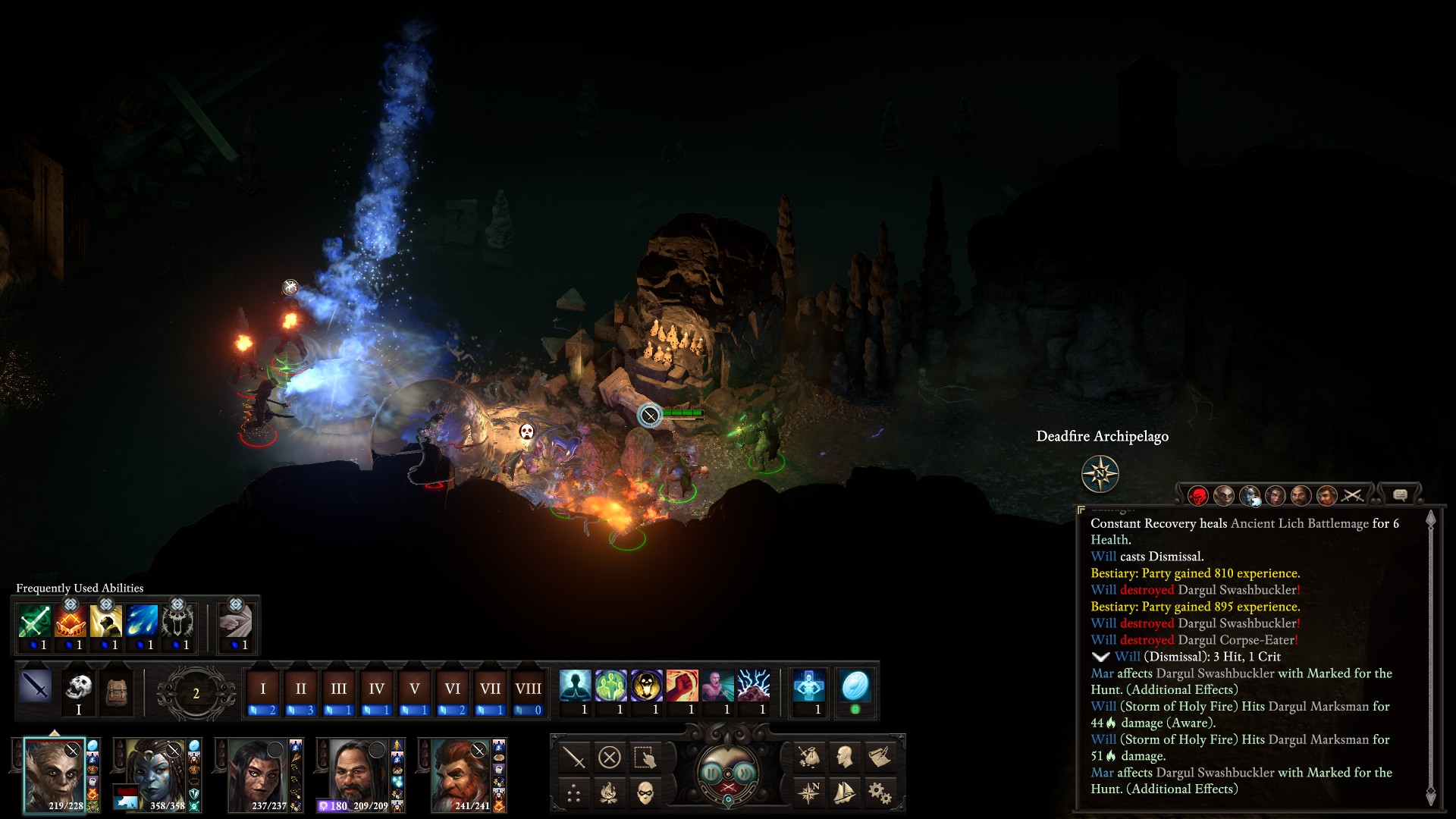Image resolution: width=1456 pixels, height=819 pixels.
Task: Activate the lightning storm ability icon
Action: [x=754, y=686]
